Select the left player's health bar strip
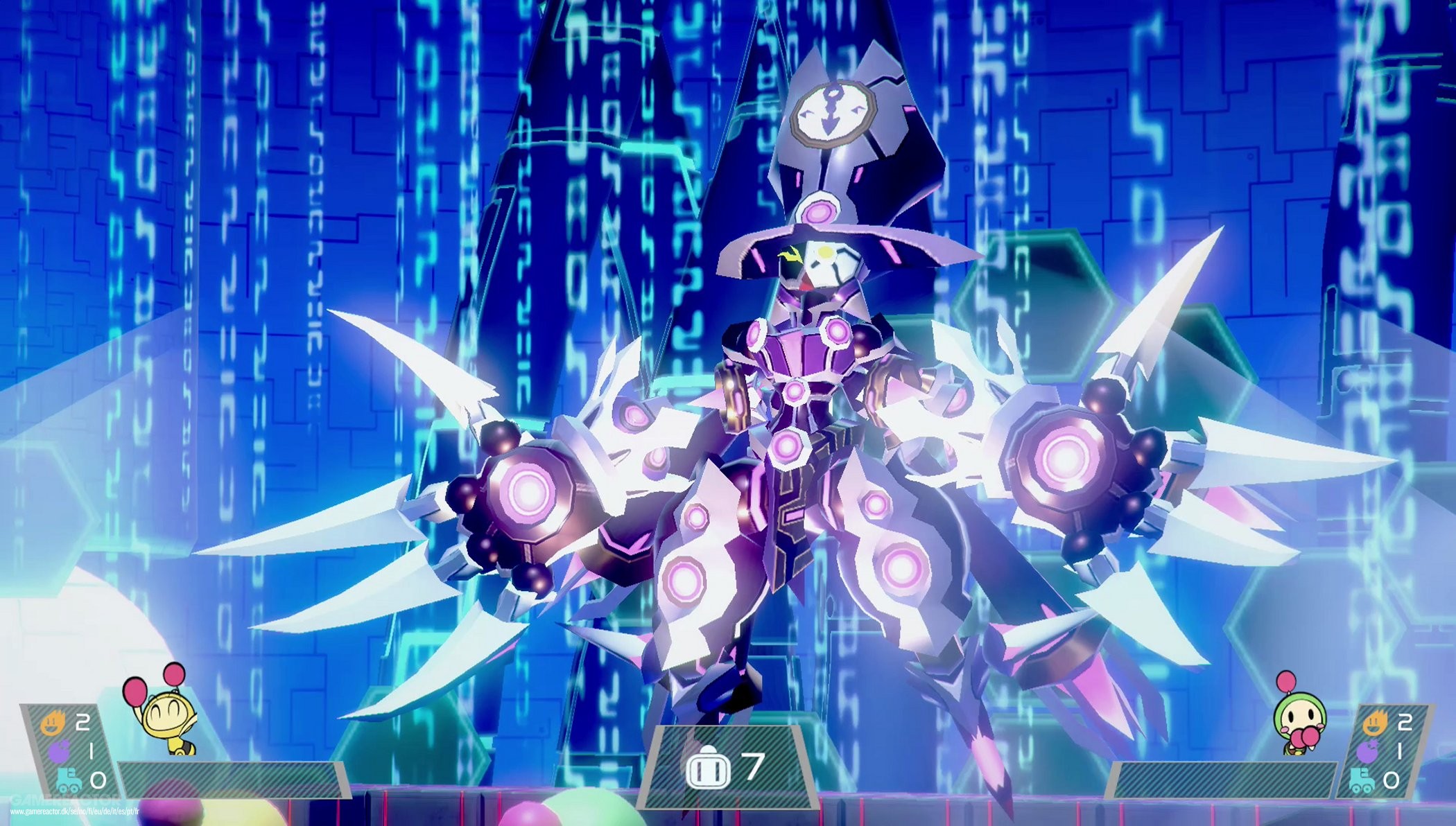 click(236, 780)
